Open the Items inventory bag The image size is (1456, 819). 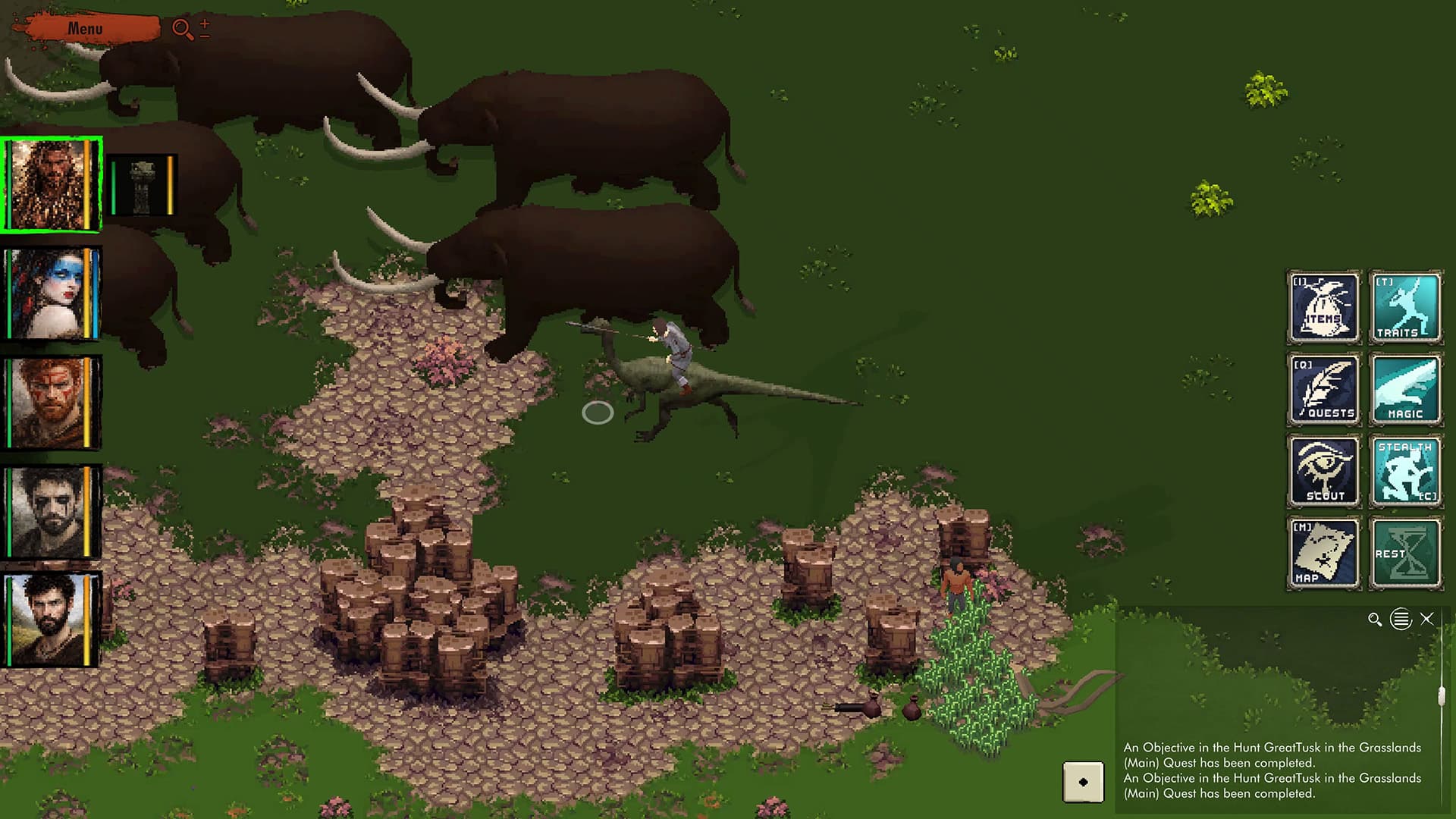pyautogui.click(x=1323, y=307)
